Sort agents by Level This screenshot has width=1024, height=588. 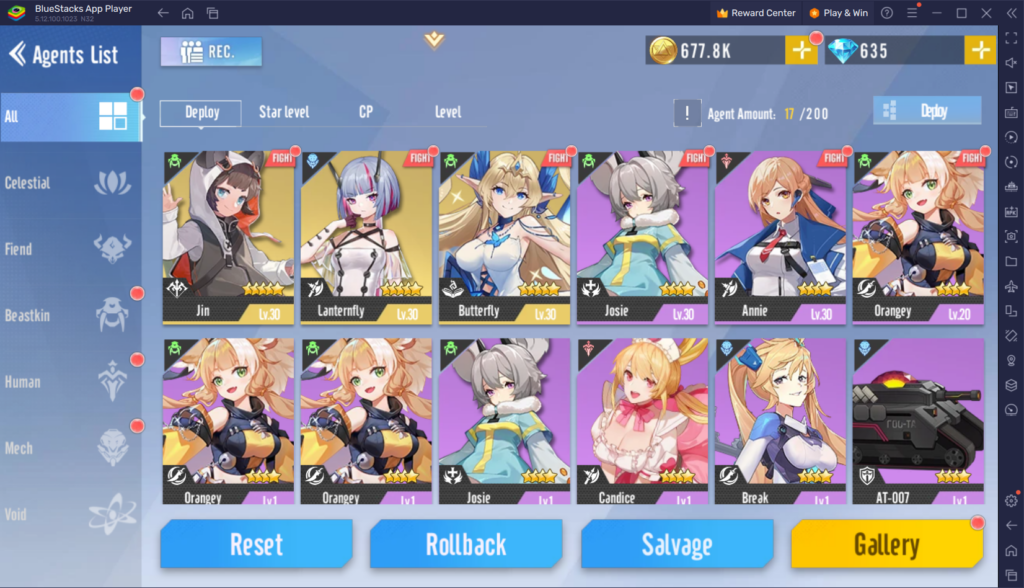click(x=448, y=112)
